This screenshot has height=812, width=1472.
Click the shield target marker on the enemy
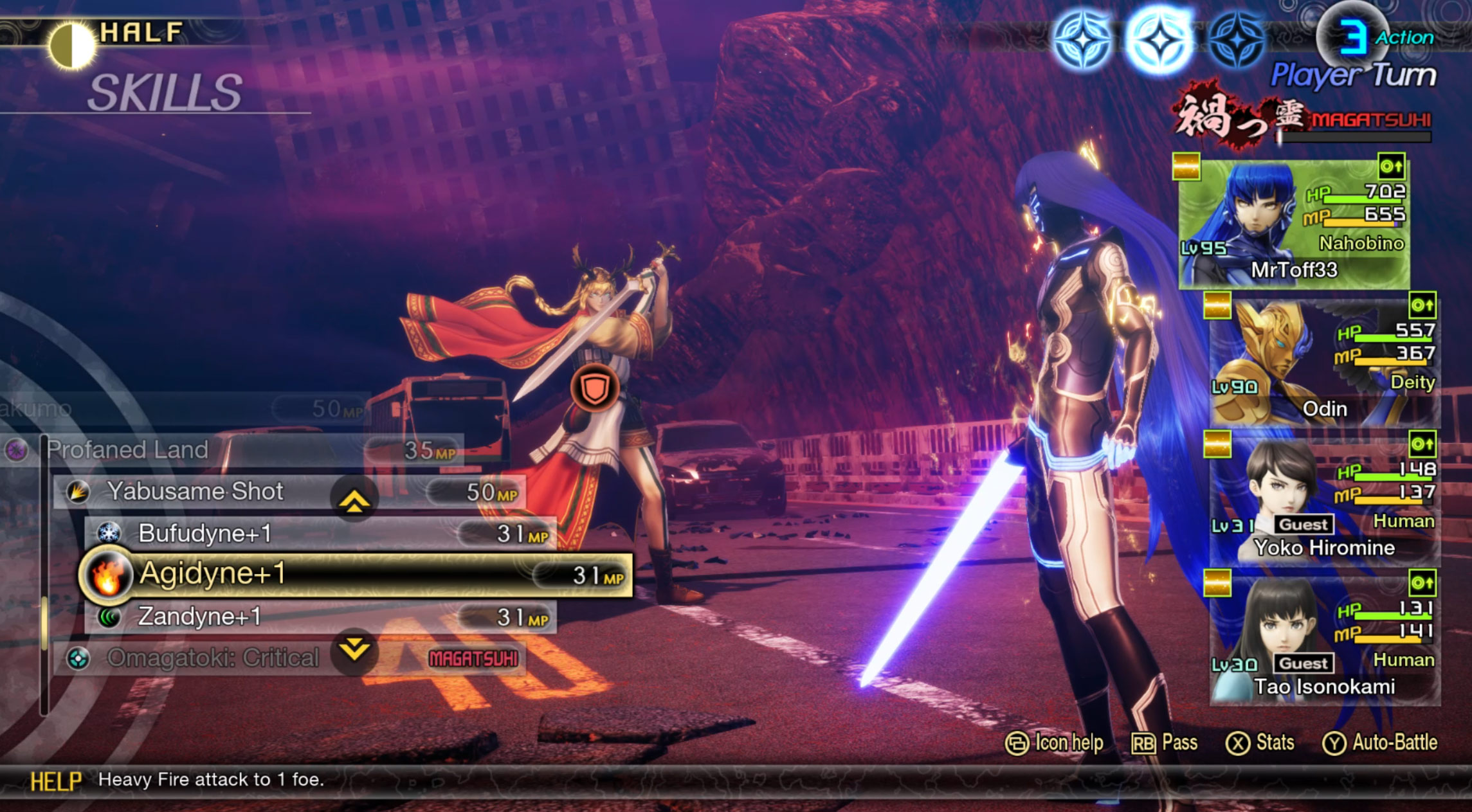(x=594, y=388)
